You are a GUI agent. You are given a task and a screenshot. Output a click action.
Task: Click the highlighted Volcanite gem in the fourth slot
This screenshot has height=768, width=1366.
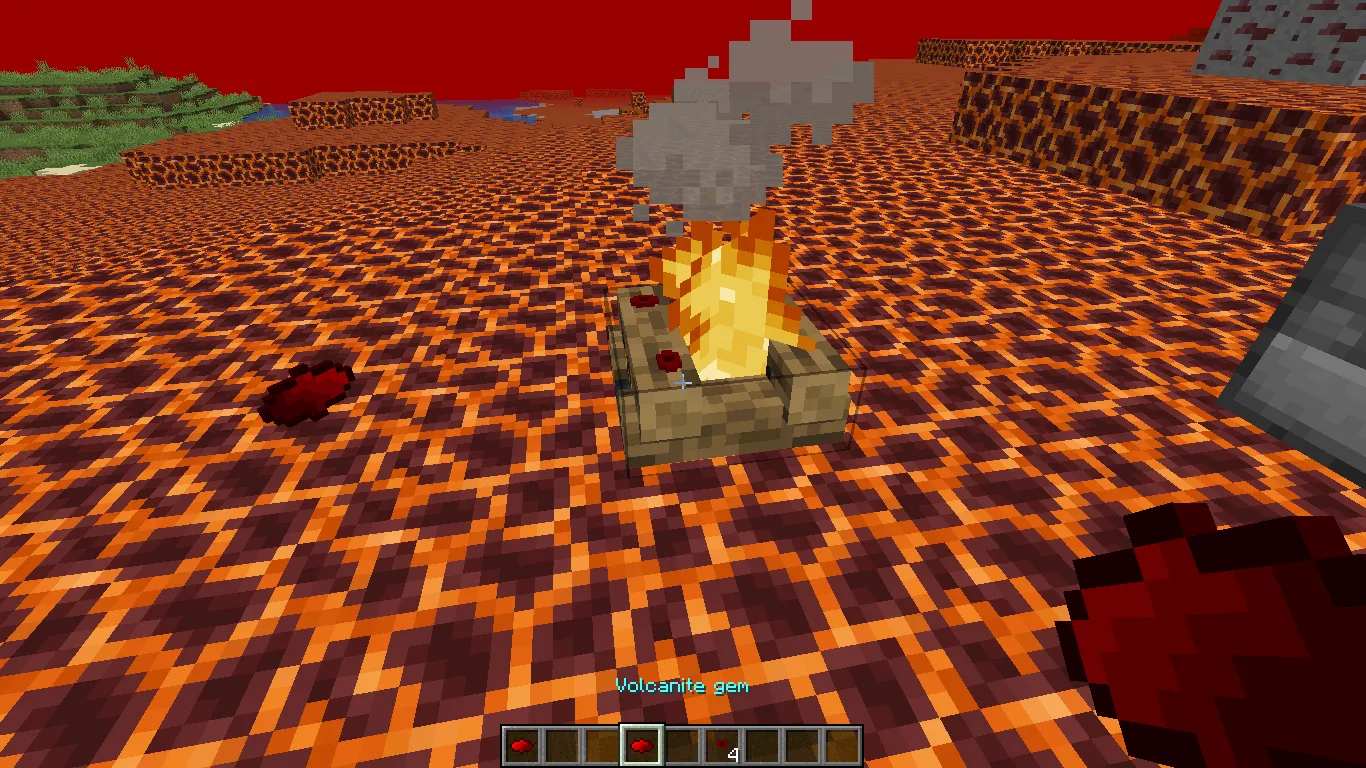coord(642,744)
